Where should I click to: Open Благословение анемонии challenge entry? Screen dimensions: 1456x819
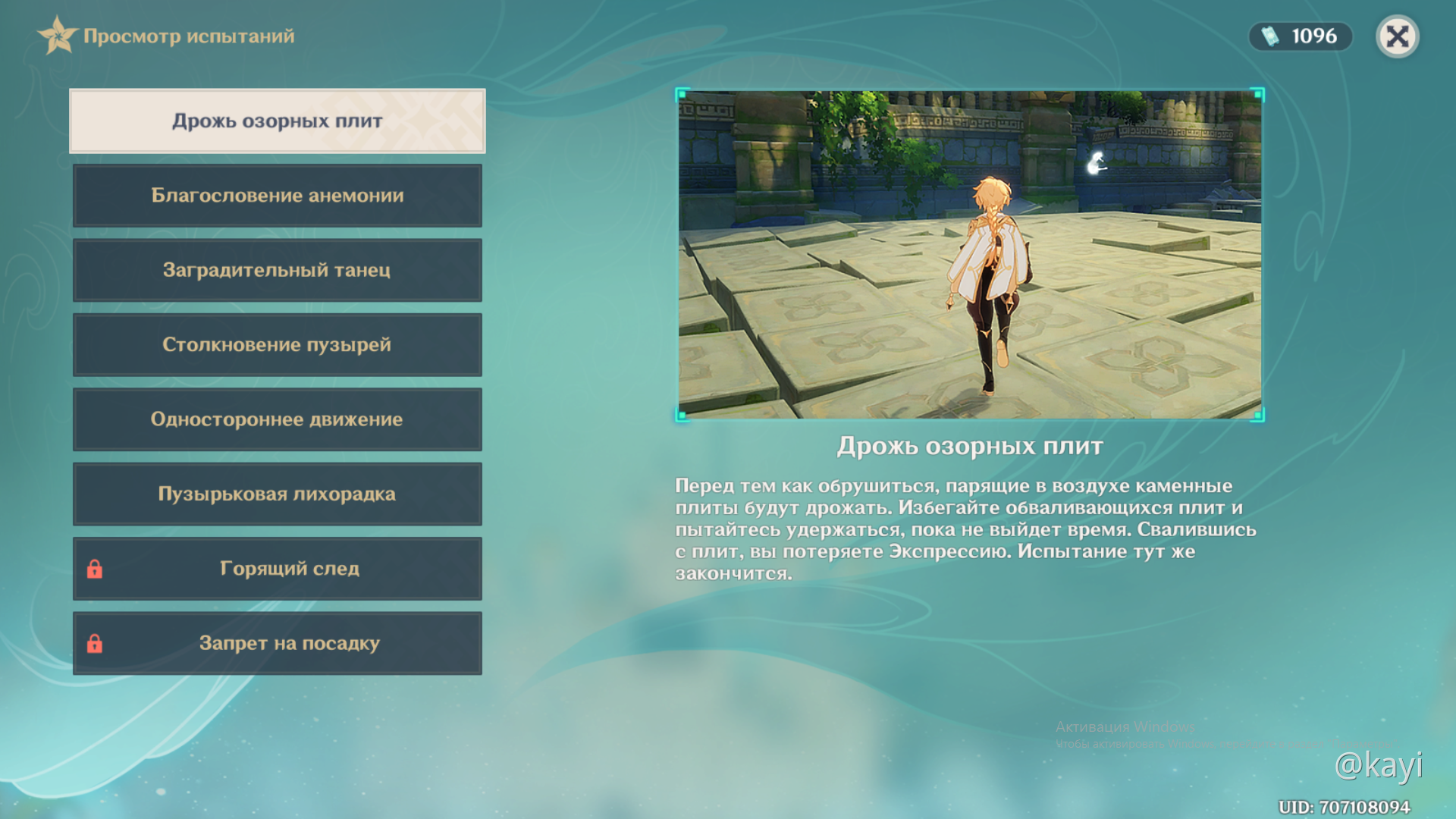[x=278, y=196]
